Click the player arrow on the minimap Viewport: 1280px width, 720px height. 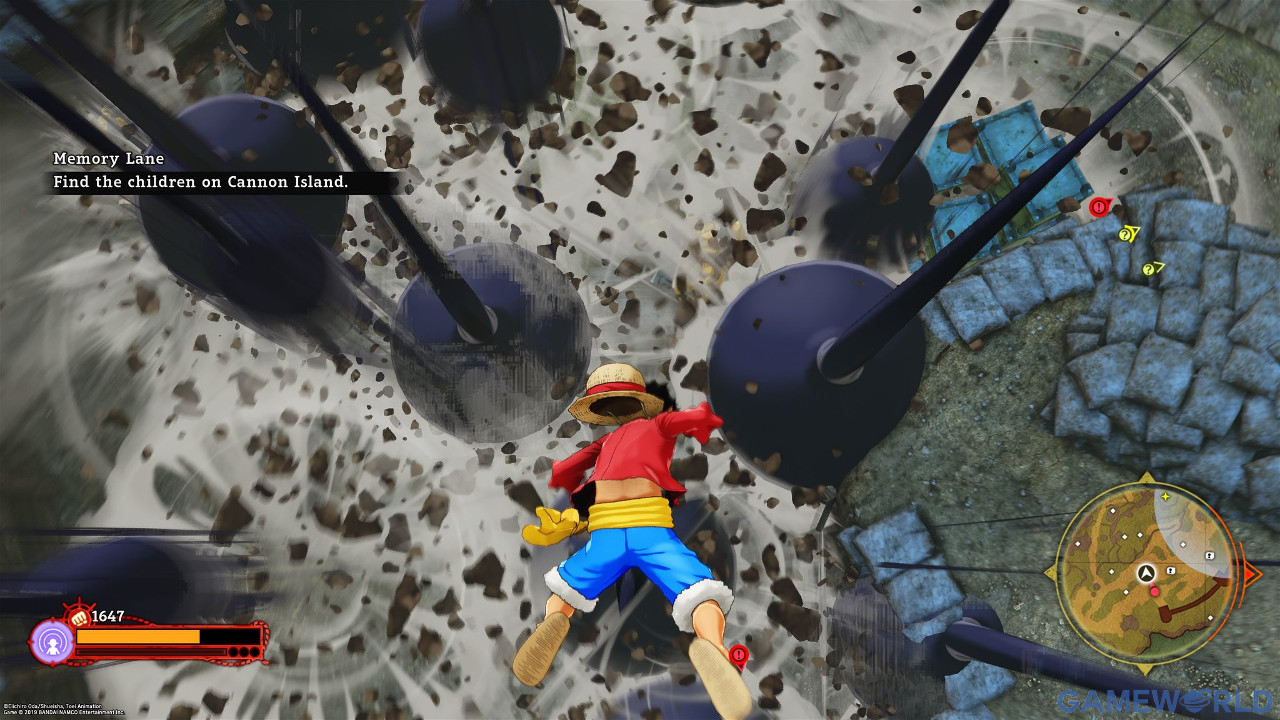click(1147, 573)
